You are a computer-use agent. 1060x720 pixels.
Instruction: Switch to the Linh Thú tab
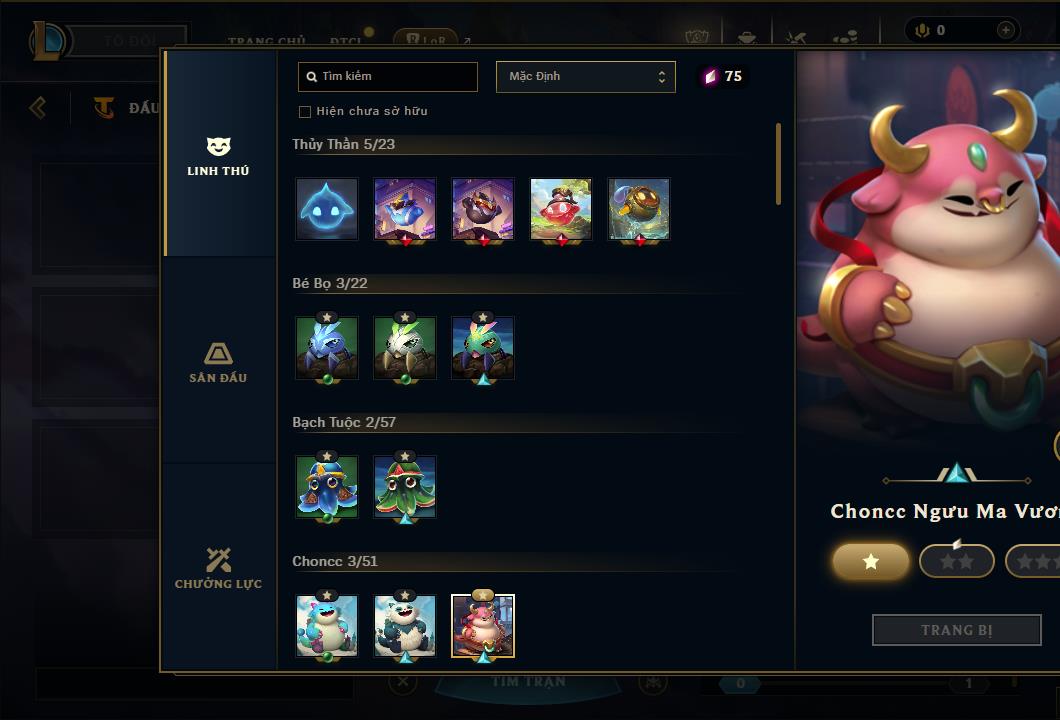218,157
